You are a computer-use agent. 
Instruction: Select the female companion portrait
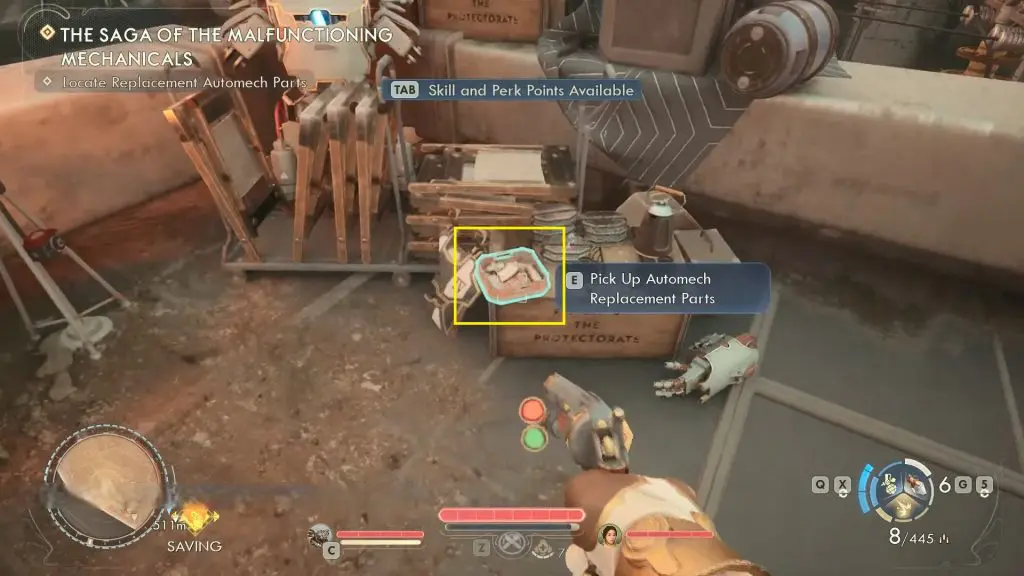(x=609, y=535)
